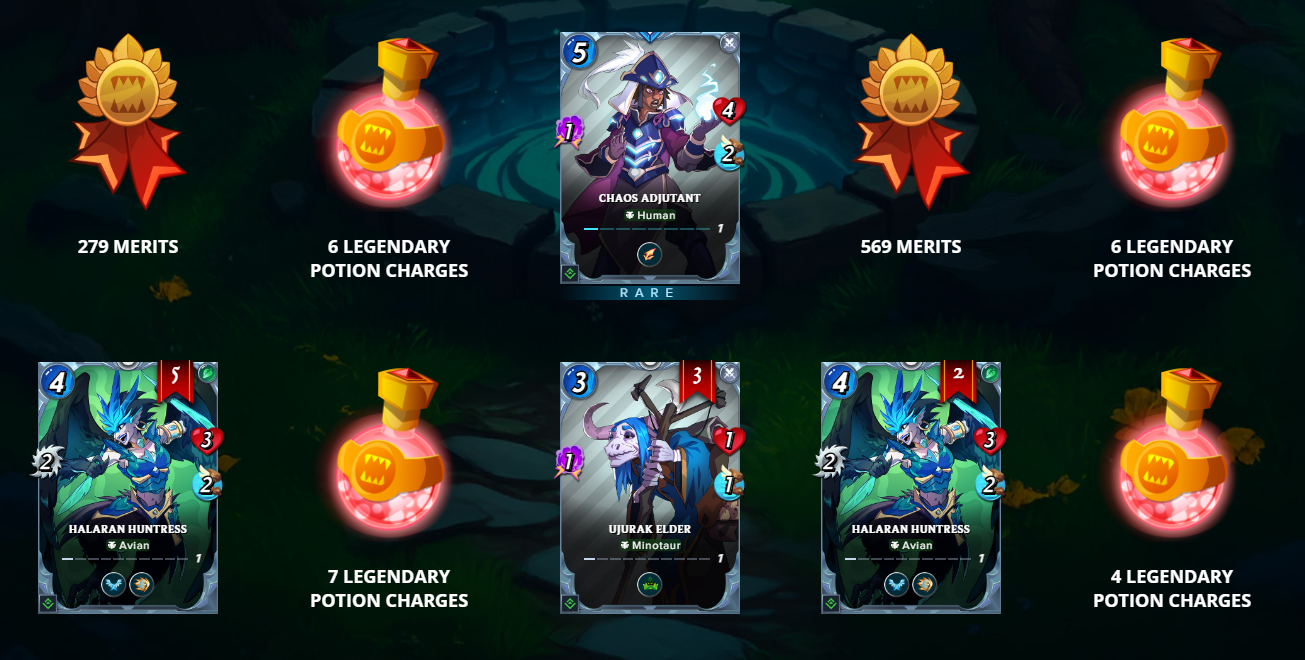Choose the 4 Legendary Potion Charges reward
Image resolution: width=1305 pixels, height=660 pixels.
(x=1172, y=450)
